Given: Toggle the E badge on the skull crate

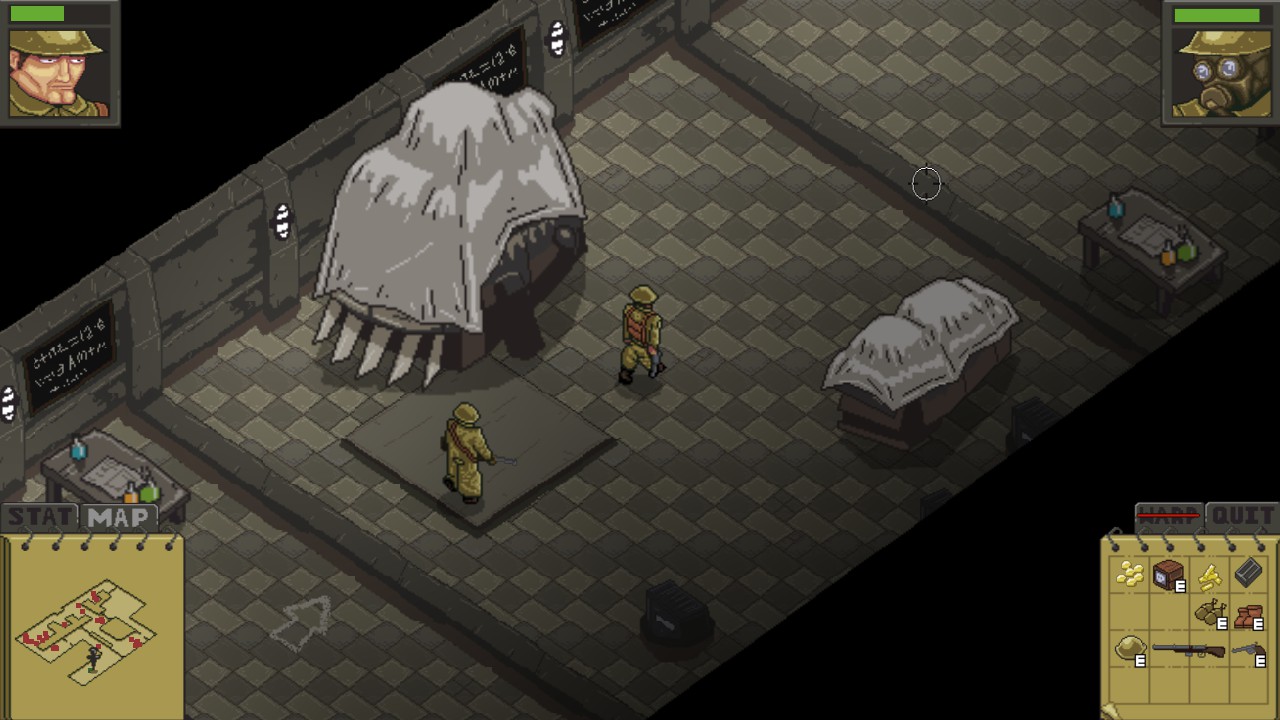Looking at the screenshot, I should (1180, 586).
